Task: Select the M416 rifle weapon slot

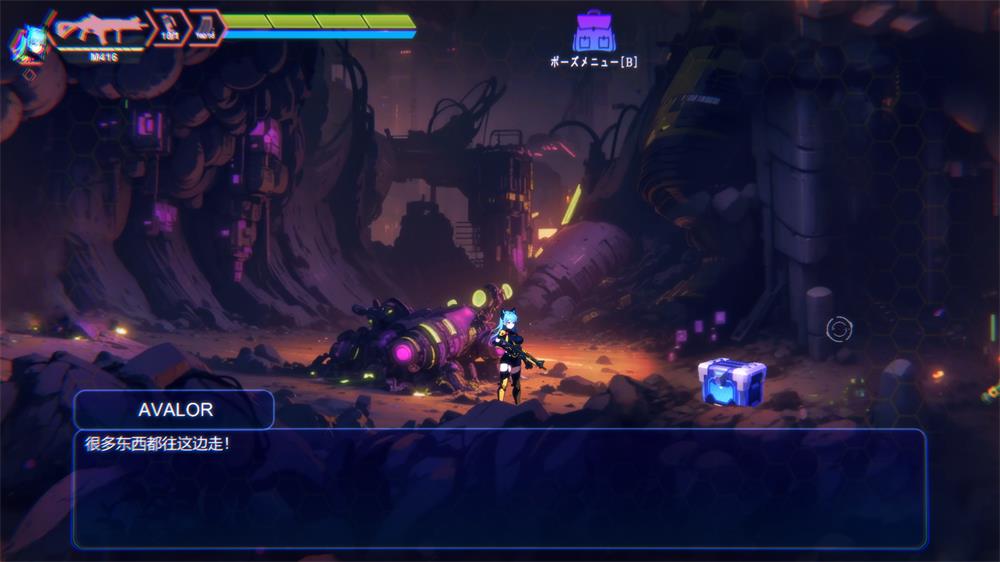Action: (99, 30)
